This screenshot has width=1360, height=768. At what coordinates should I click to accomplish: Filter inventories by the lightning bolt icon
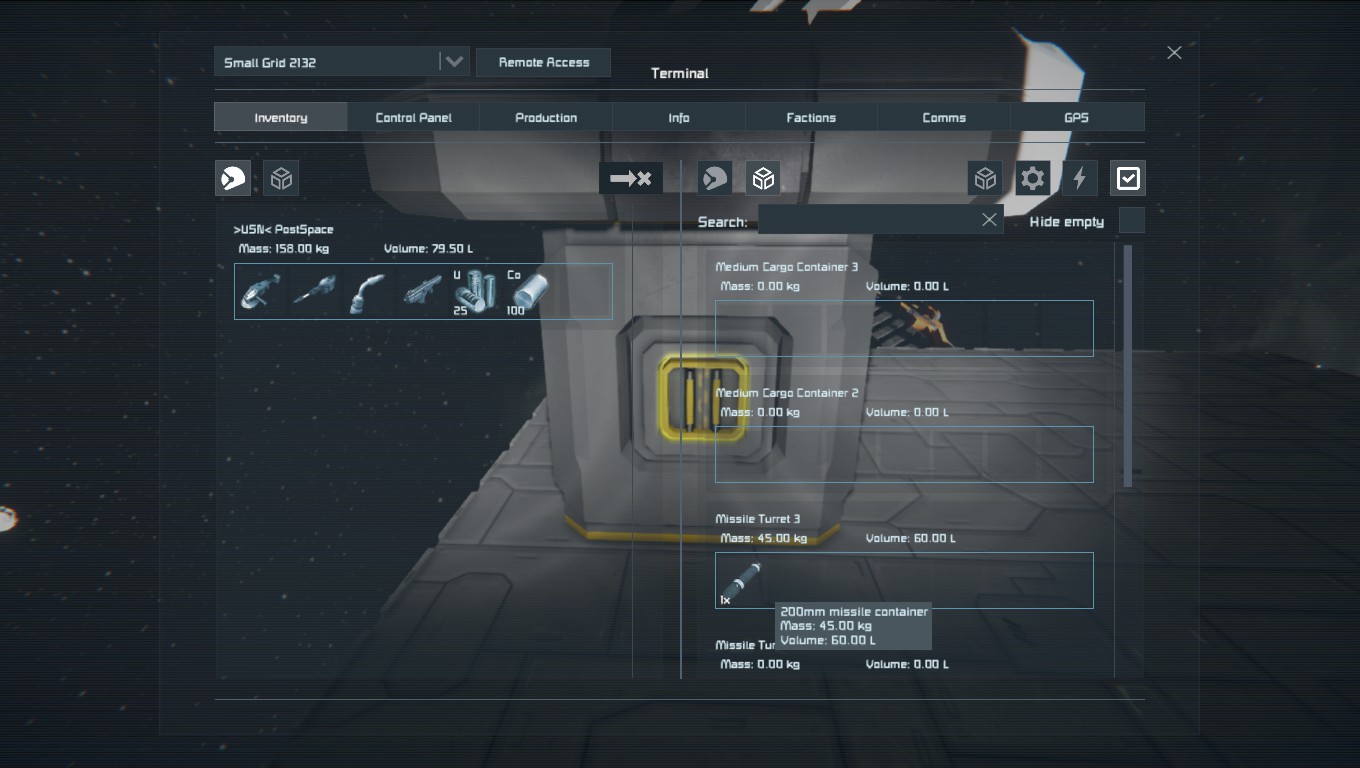(x=1080, y=178)
